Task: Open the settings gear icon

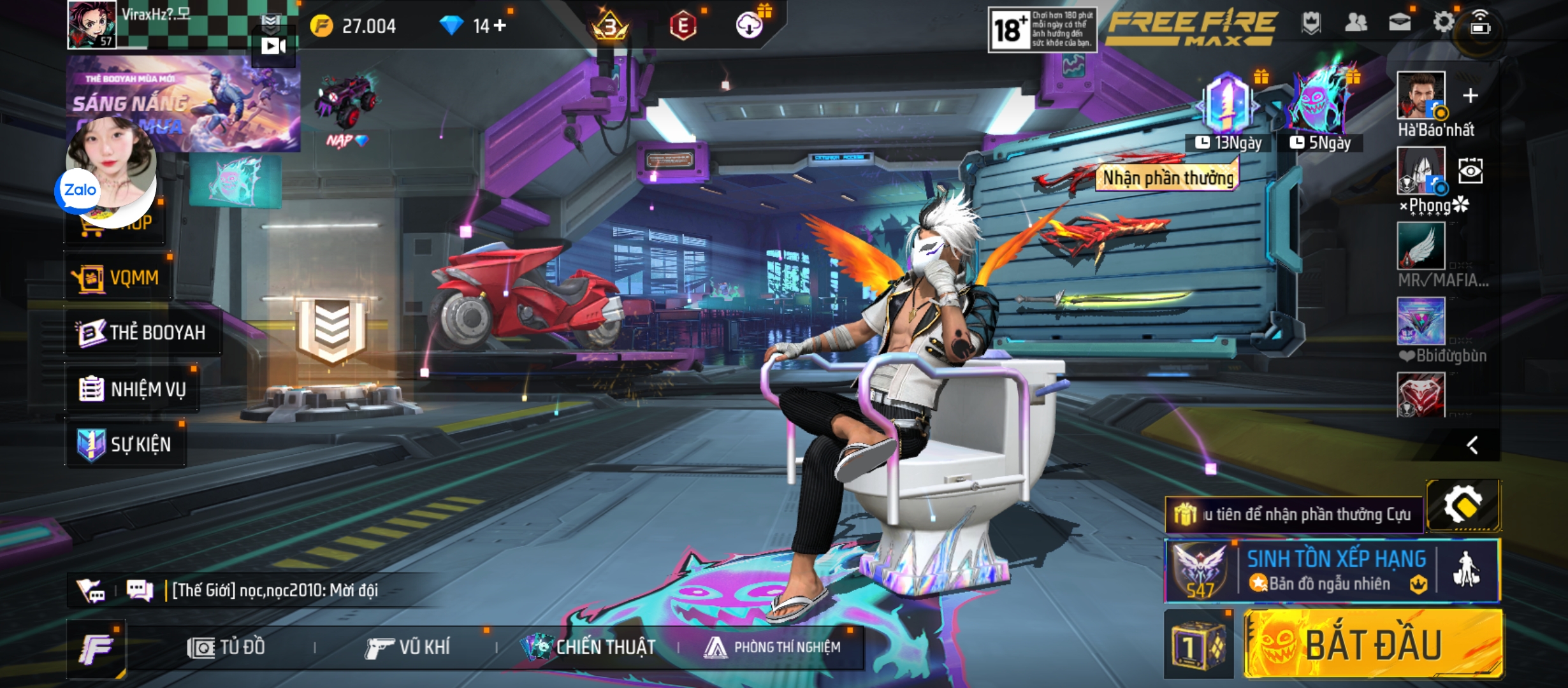Action: 1443,23
